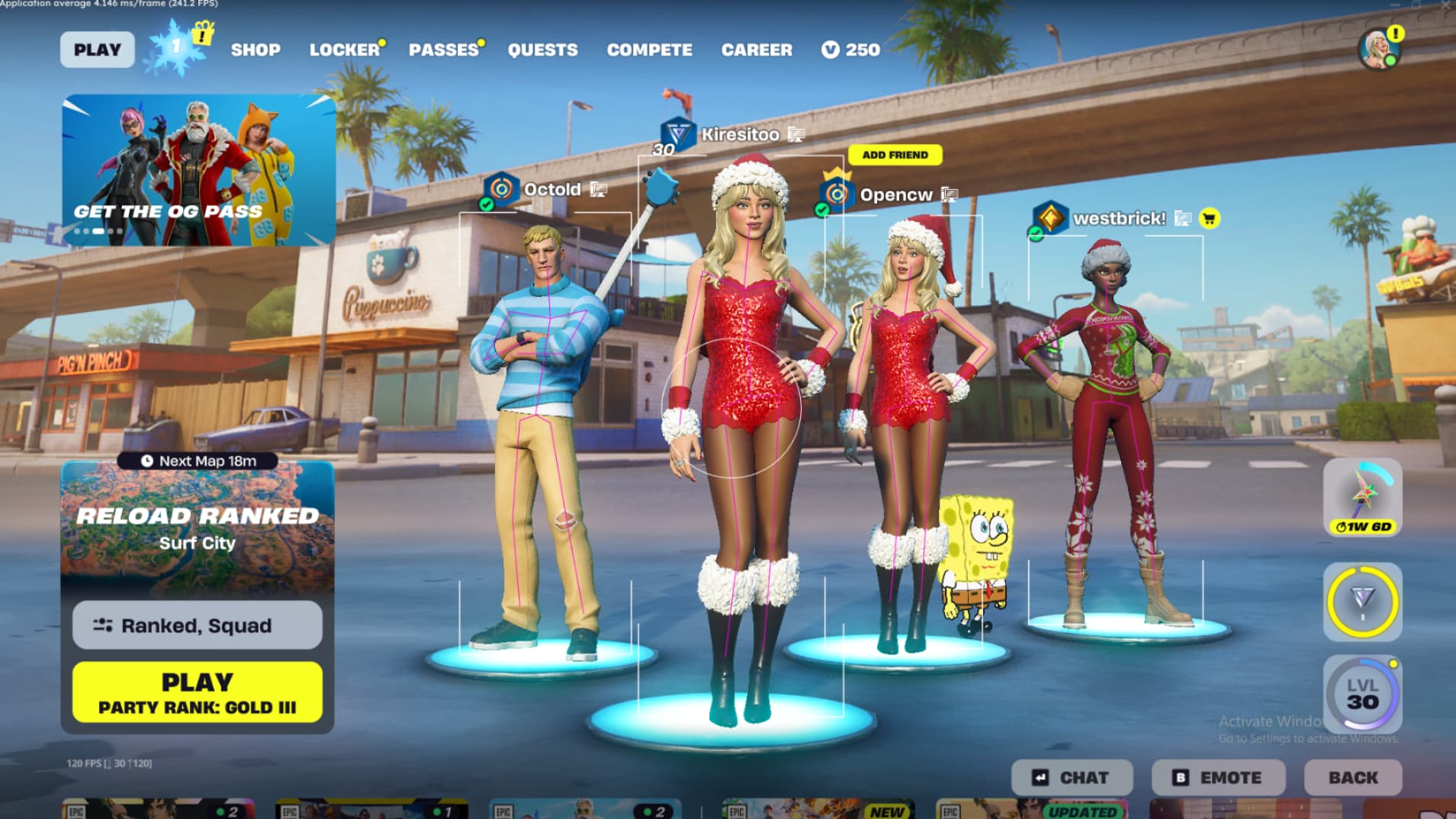Image resolution: width=1456 pixels, height=819 pixels.
Task: Switch to the COMPETE tab
Action: [649, 50]
